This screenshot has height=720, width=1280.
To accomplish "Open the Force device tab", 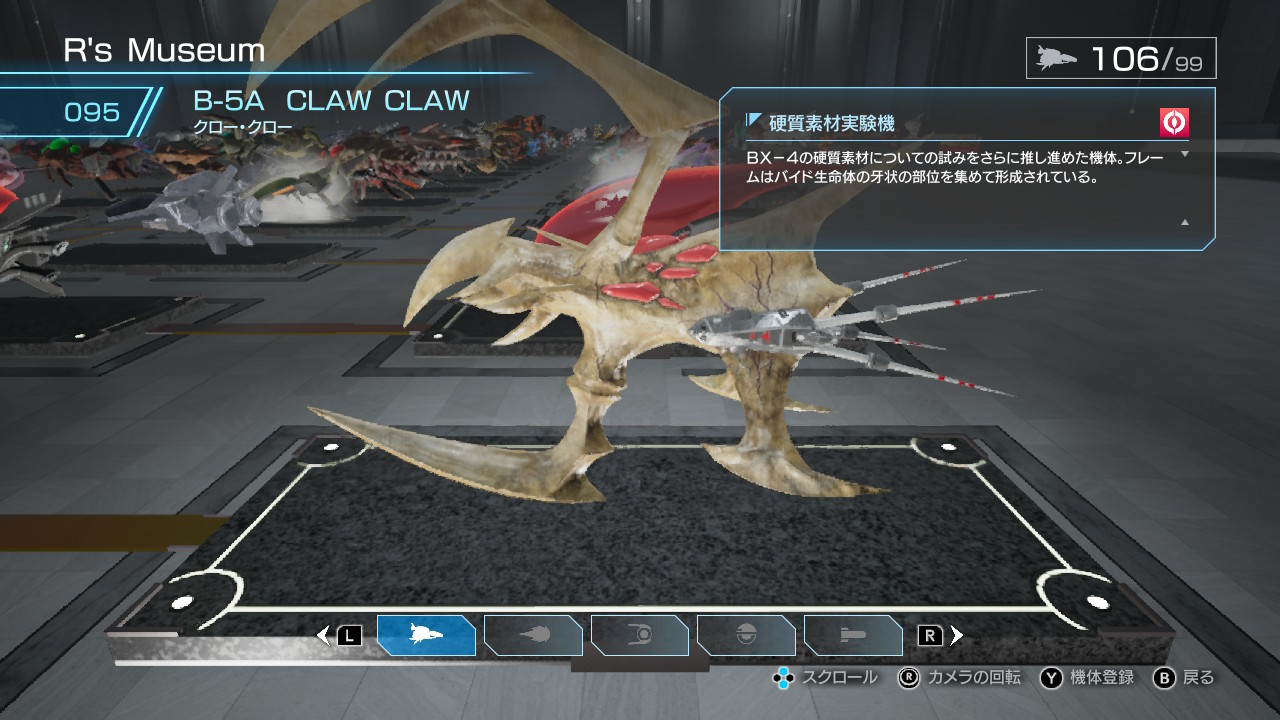I will [x=640, y=635].
